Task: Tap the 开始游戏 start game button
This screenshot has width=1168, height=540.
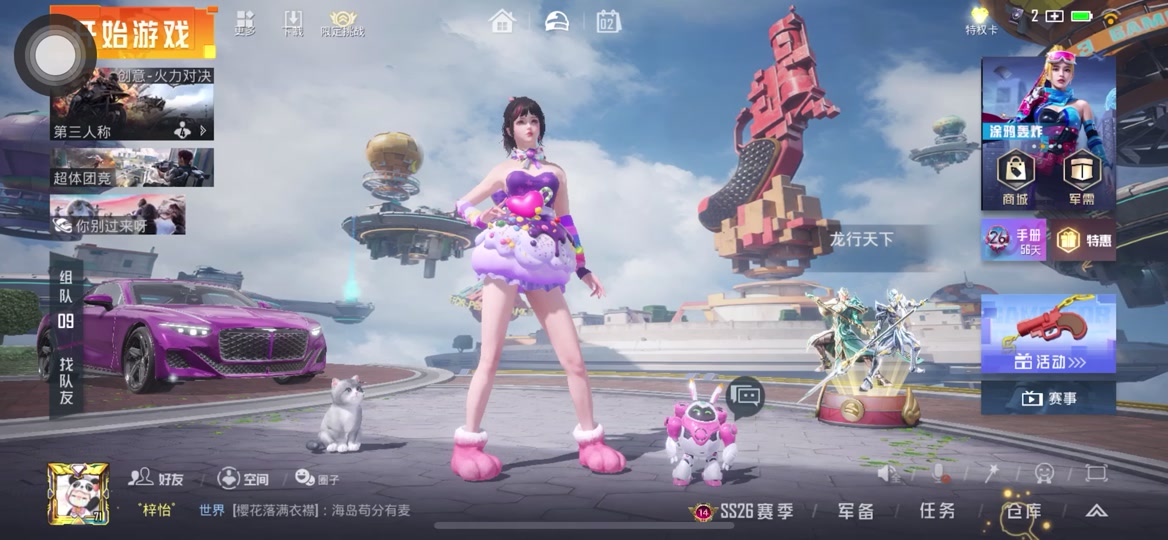Action: coord(140,36)
